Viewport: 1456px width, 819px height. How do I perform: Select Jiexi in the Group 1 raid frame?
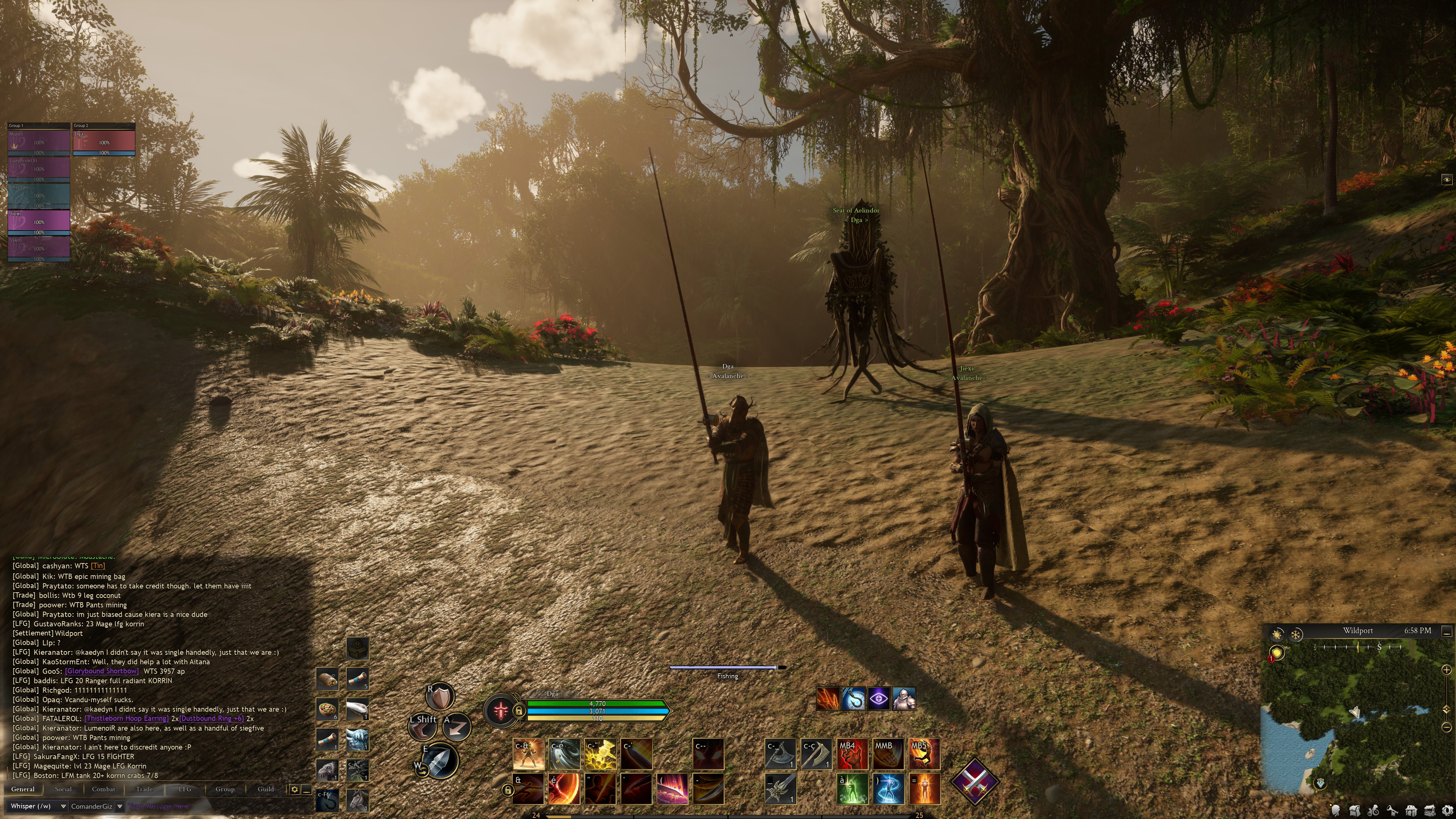(x=38, y=221)
